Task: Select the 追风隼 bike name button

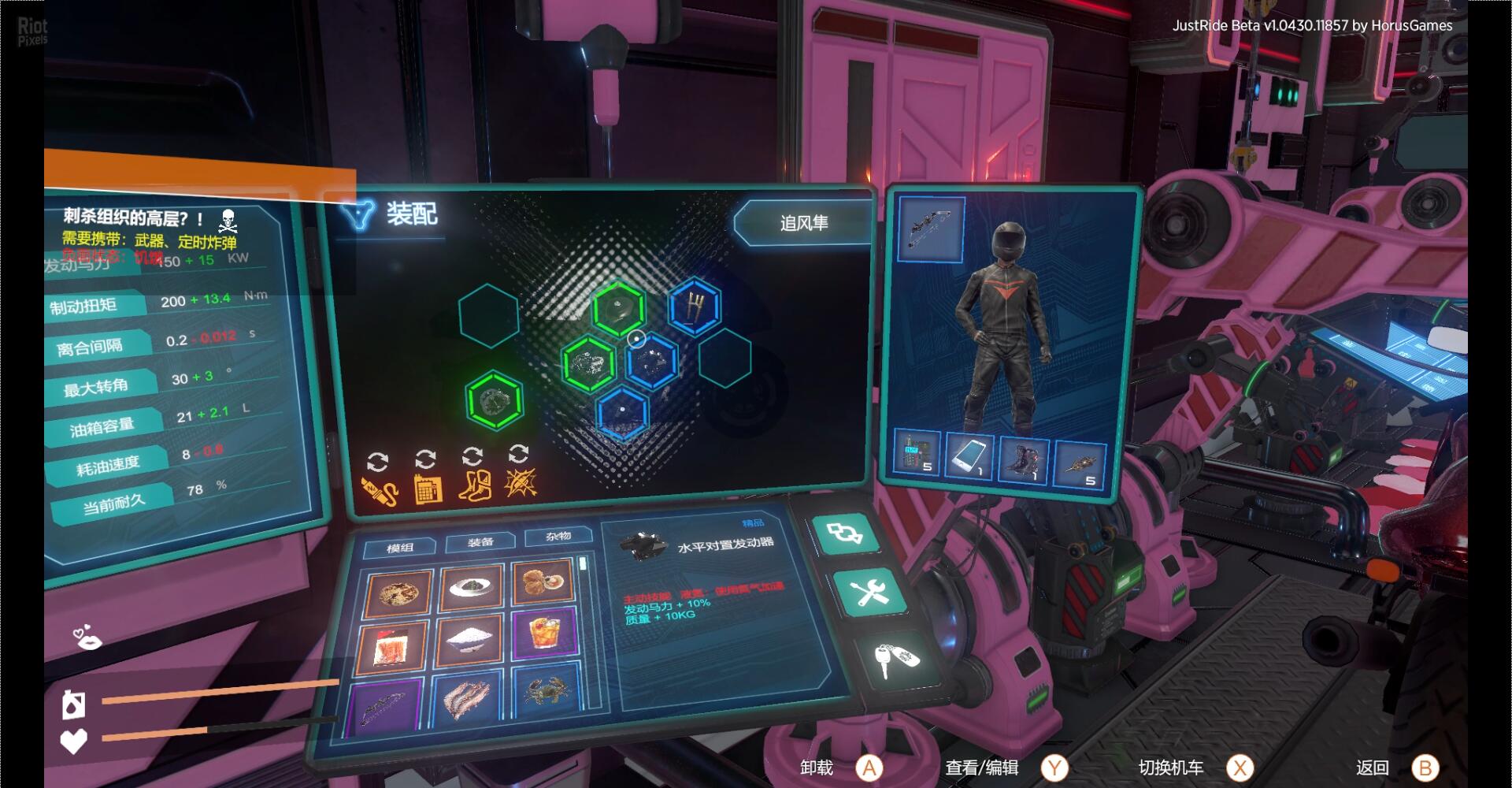Action: pyautogui.click(x=804, y=224)
